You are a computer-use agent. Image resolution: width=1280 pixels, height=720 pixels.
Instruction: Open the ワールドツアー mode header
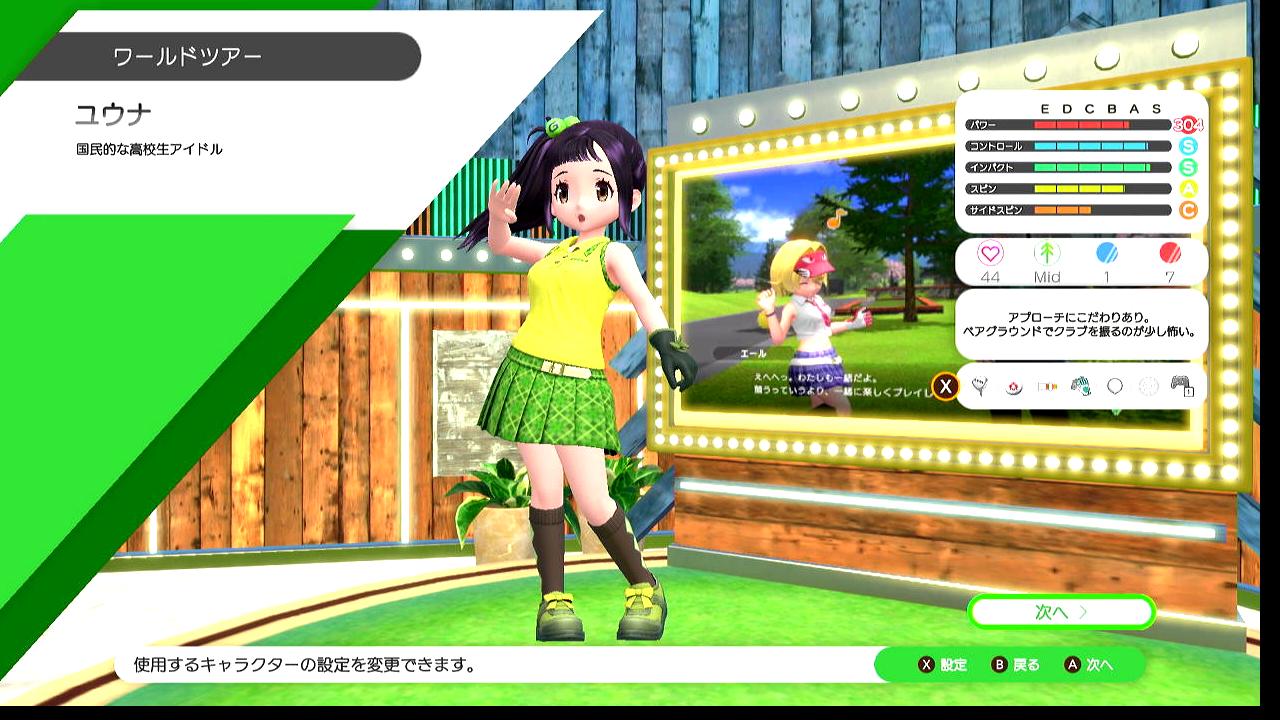click(x=188, y=56)
